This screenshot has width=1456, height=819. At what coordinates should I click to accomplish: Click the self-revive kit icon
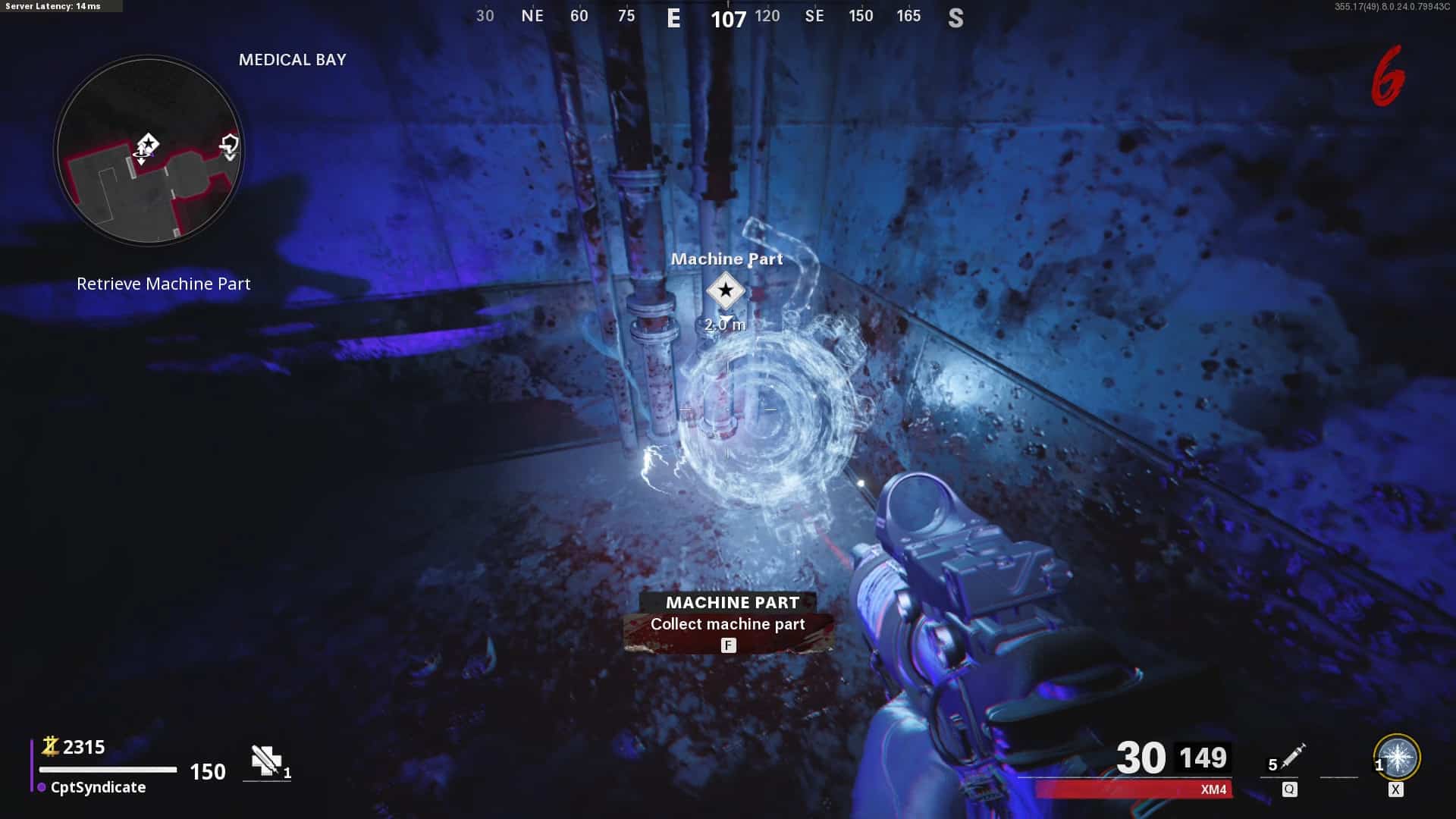click(266, 761)
